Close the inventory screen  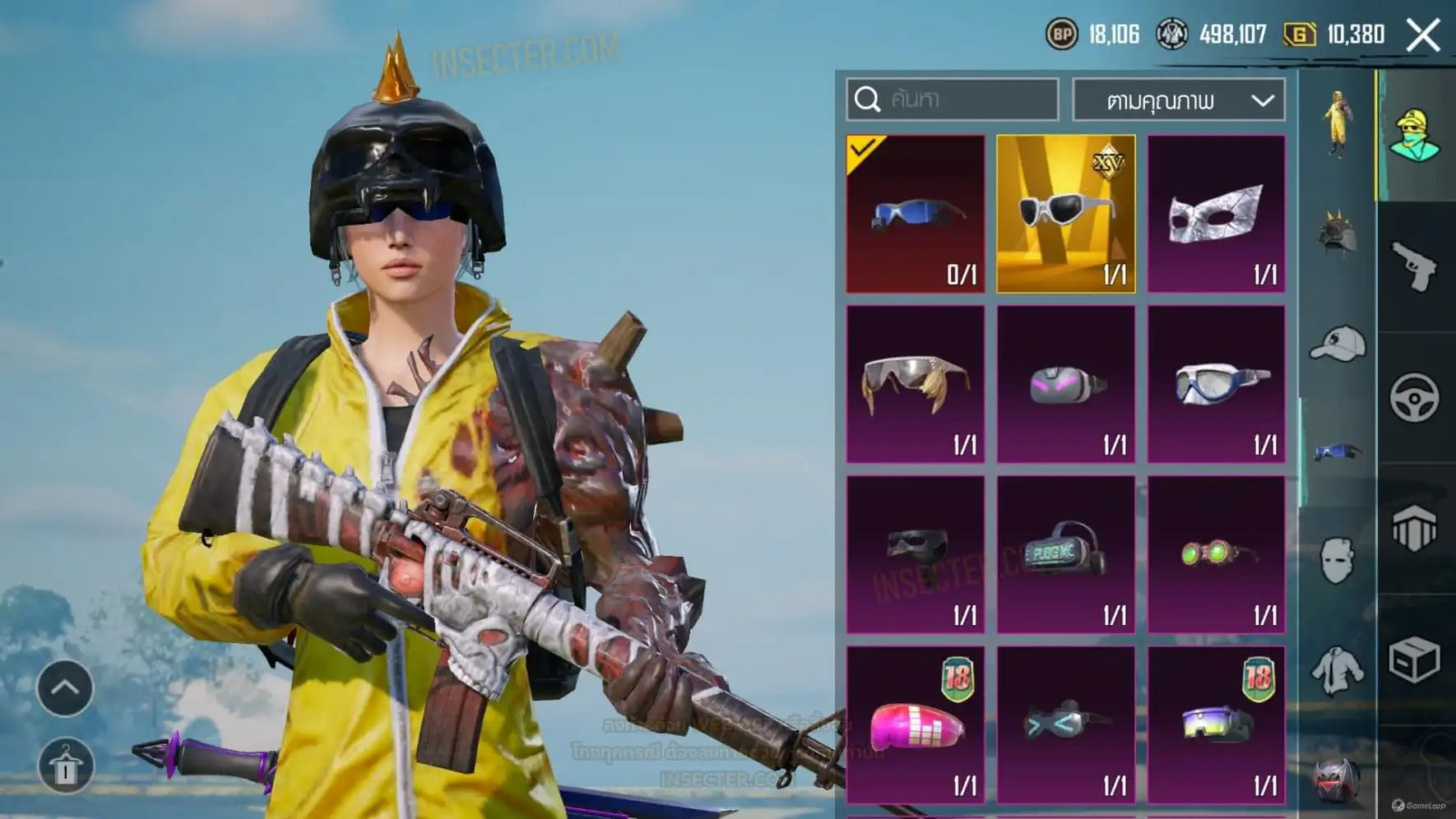1423,35
